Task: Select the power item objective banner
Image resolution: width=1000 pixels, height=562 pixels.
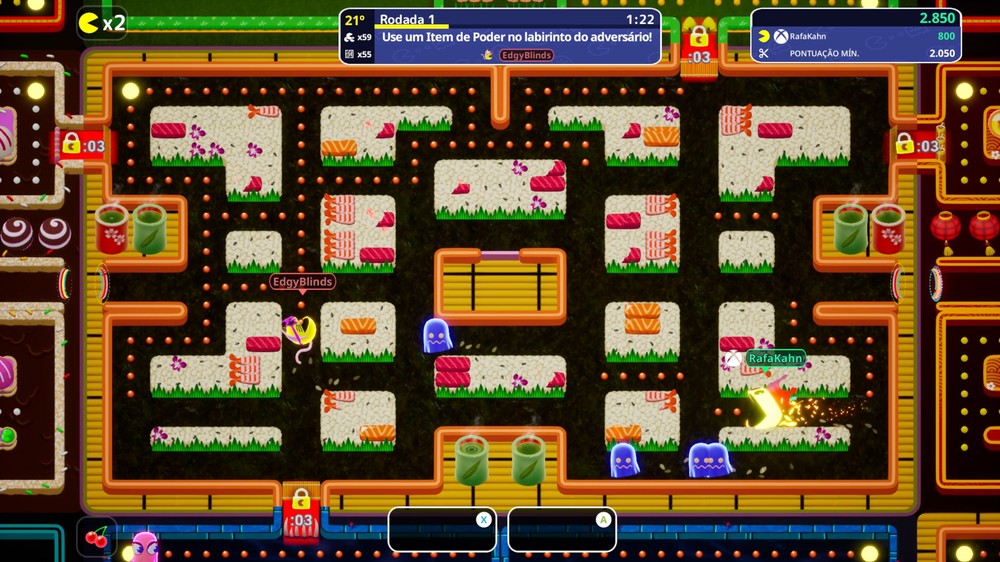Action: [x=516, y=37]
